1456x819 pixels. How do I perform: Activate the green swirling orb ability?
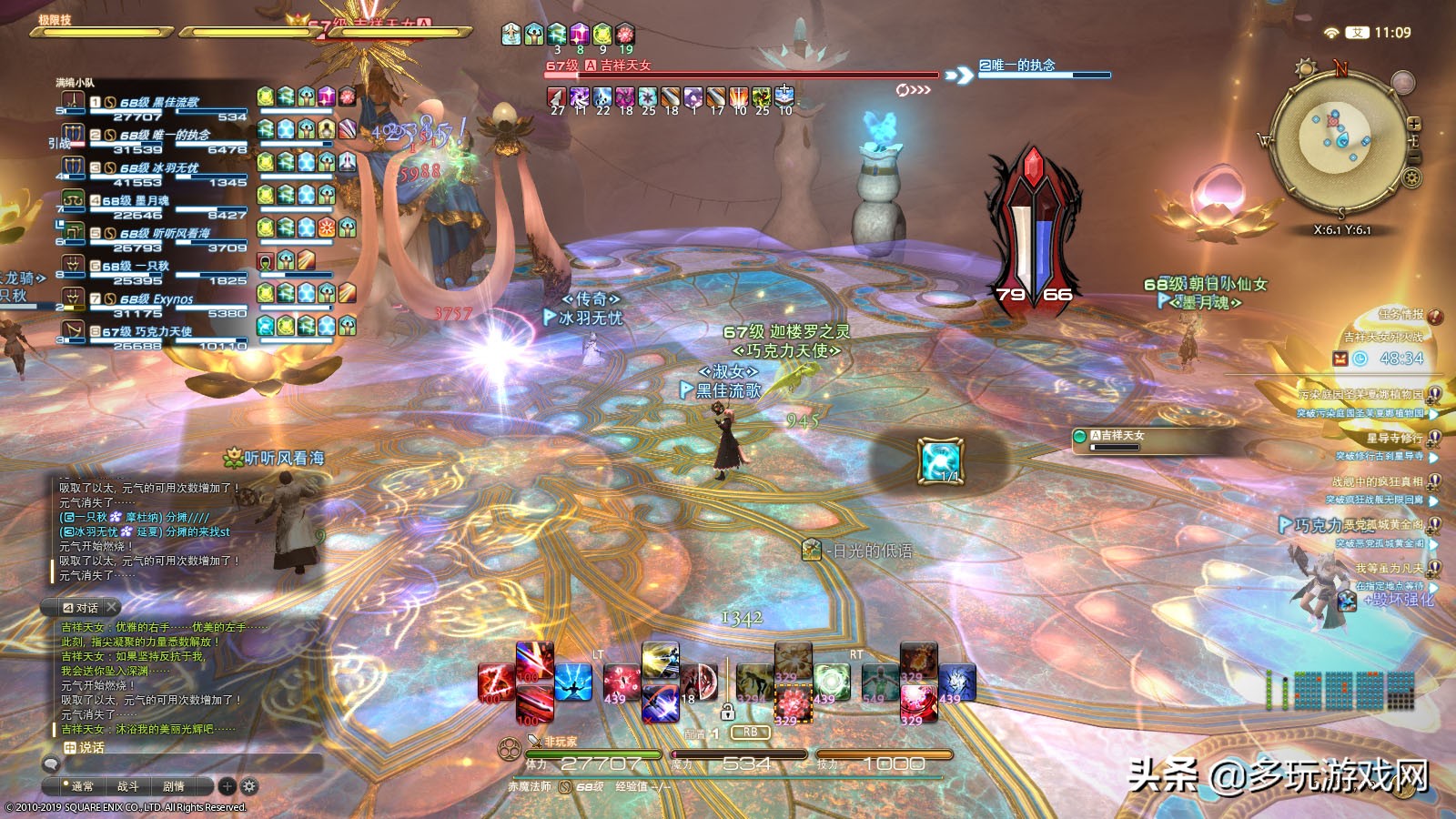point(832,683)
